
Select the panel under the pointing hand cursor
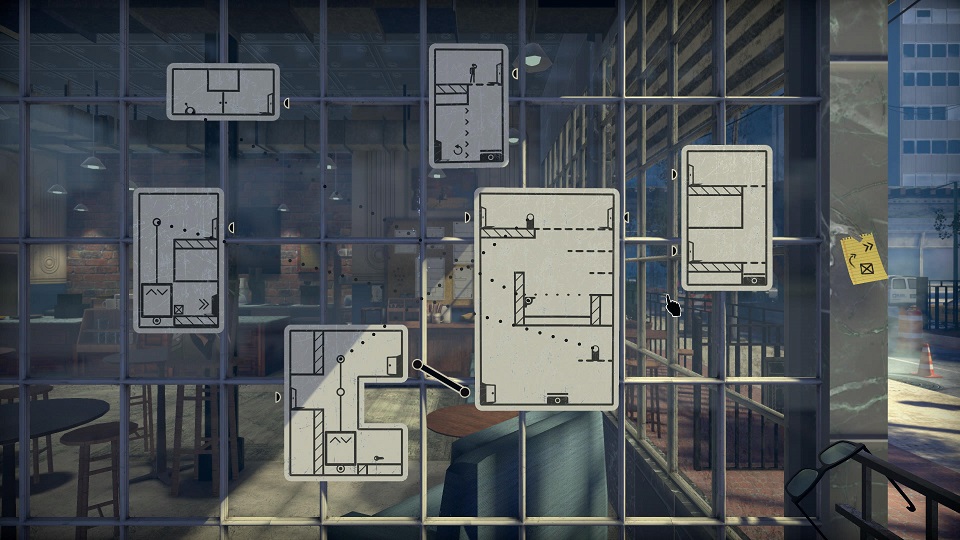click(726, 218)
